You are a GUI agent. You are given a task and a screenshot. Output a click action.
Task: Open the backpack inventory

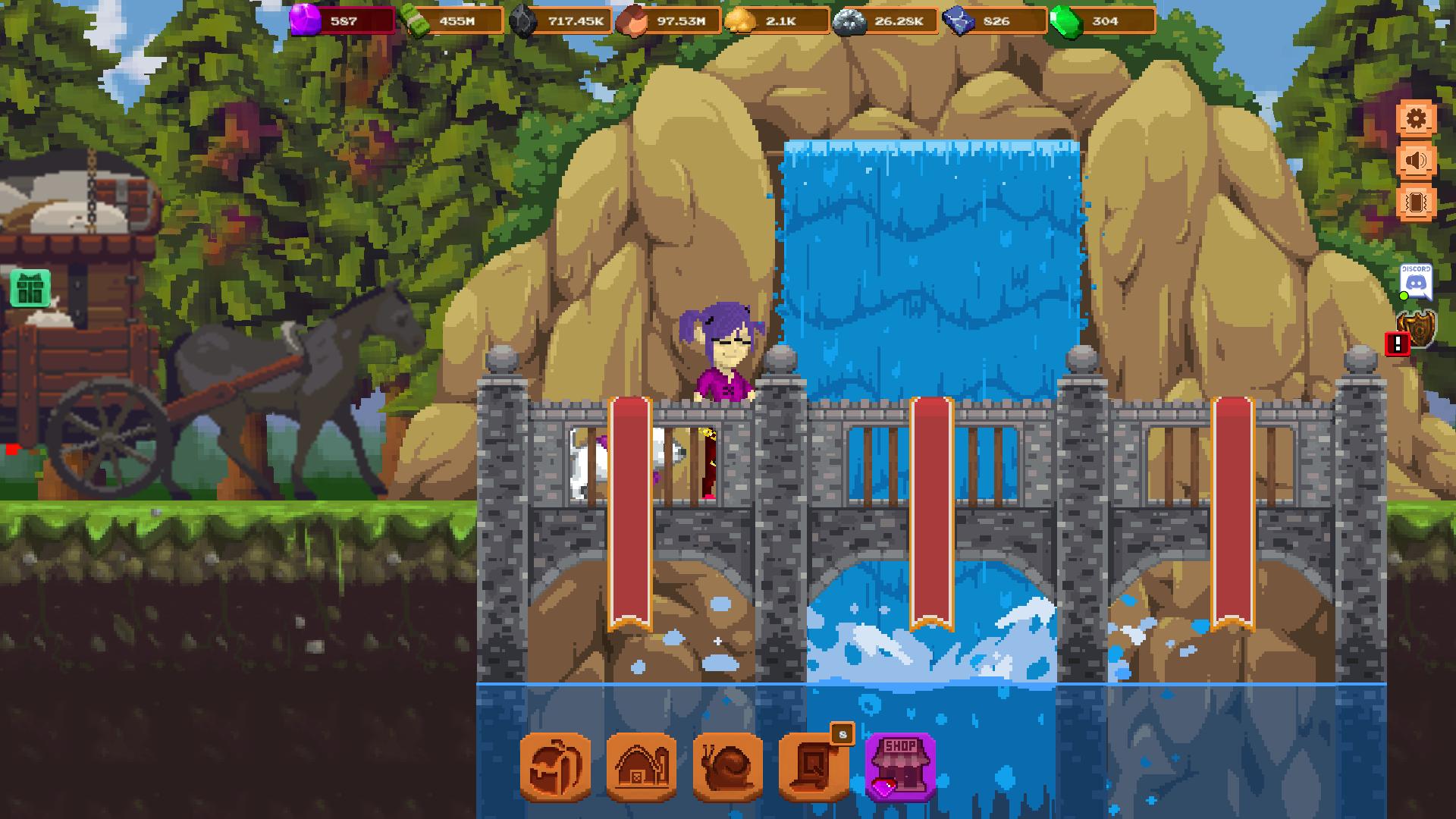[555, 767]
